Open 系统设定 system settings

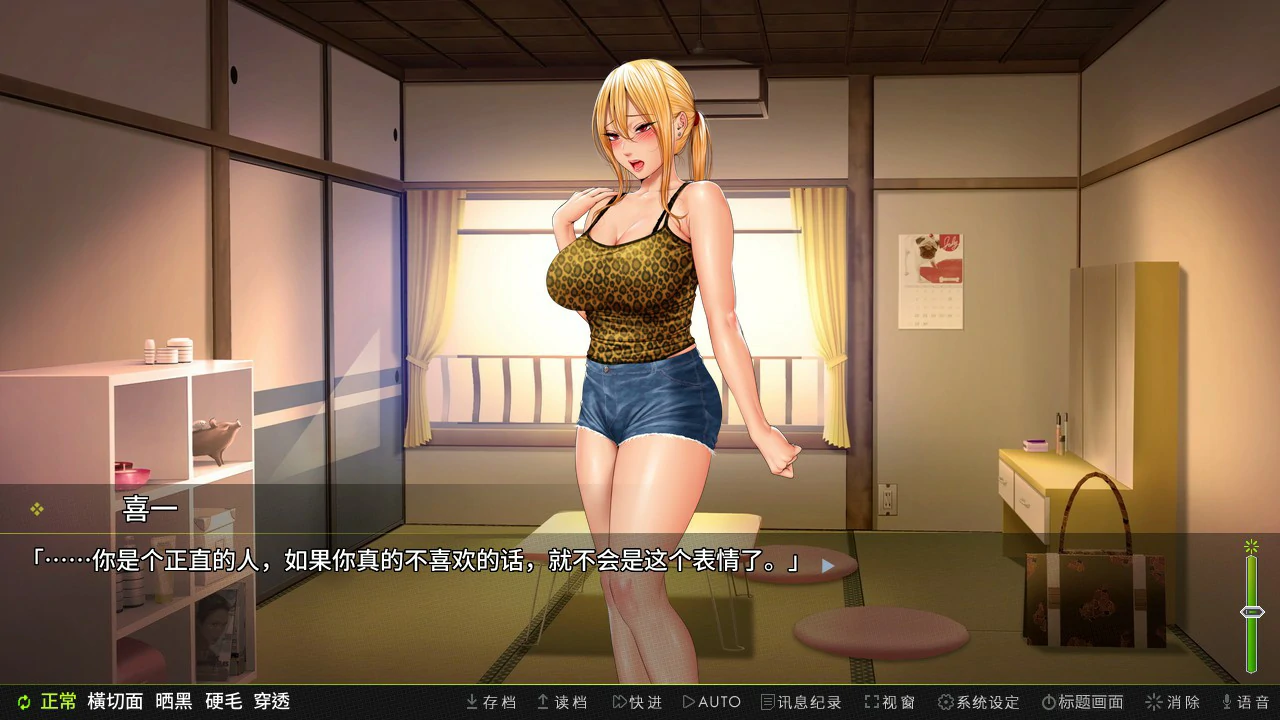click(x=978, y=702)
